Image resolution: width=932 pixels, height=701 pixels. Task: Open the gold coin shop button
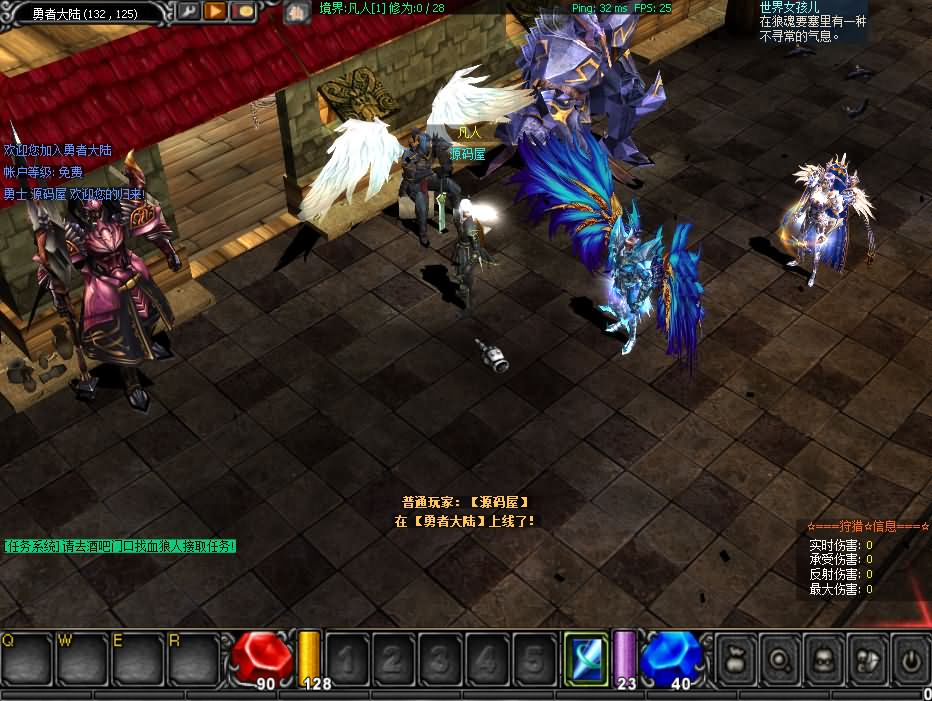(x=243, y=11)
